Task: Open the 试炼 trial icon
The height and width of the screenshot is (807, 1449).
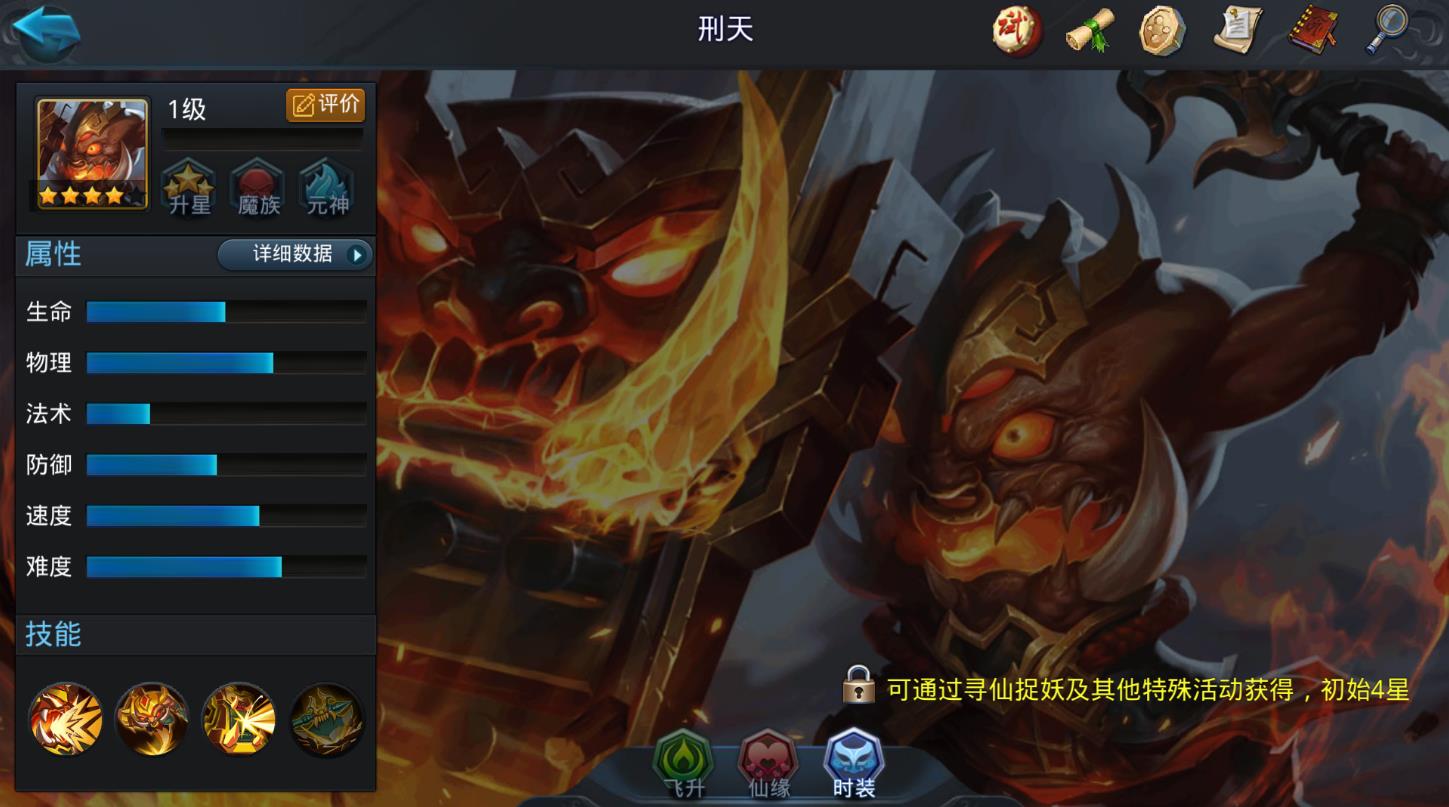Action: click(x=1016, y=31)
